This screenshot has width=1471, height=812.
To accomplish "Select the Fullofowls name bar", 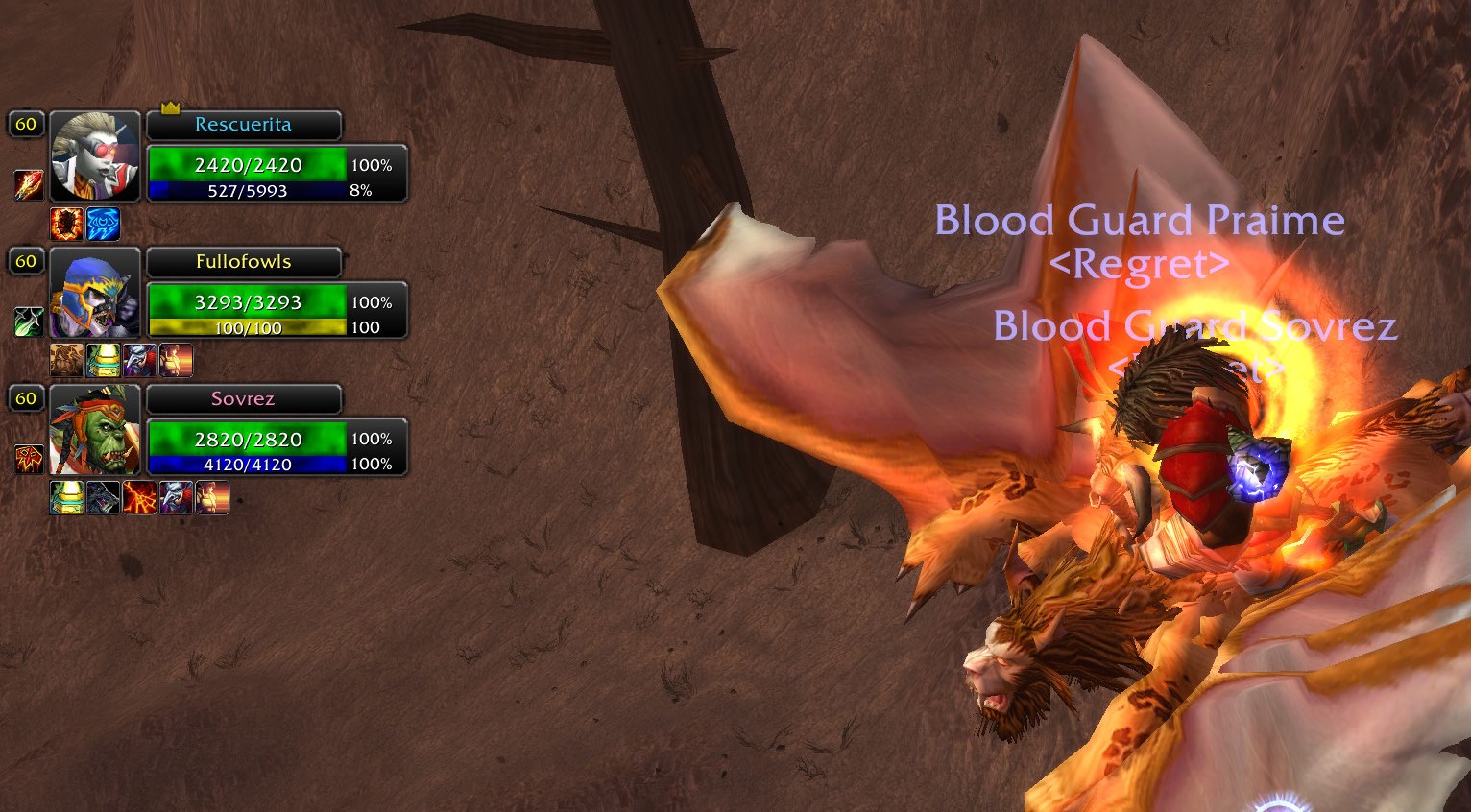I will tap(244, 262).
